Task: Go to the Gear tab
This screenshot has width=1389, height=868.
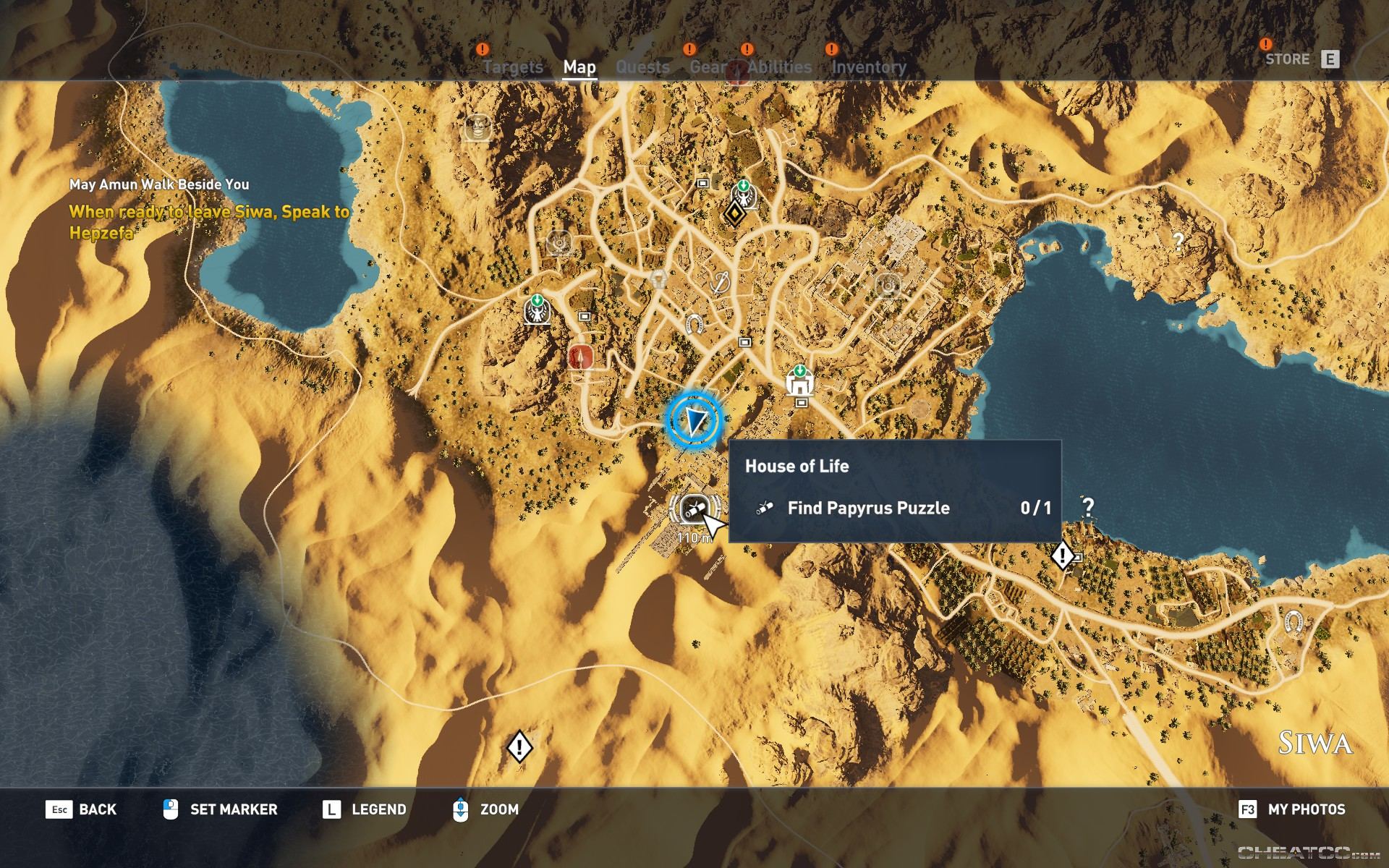Action: 708,67
